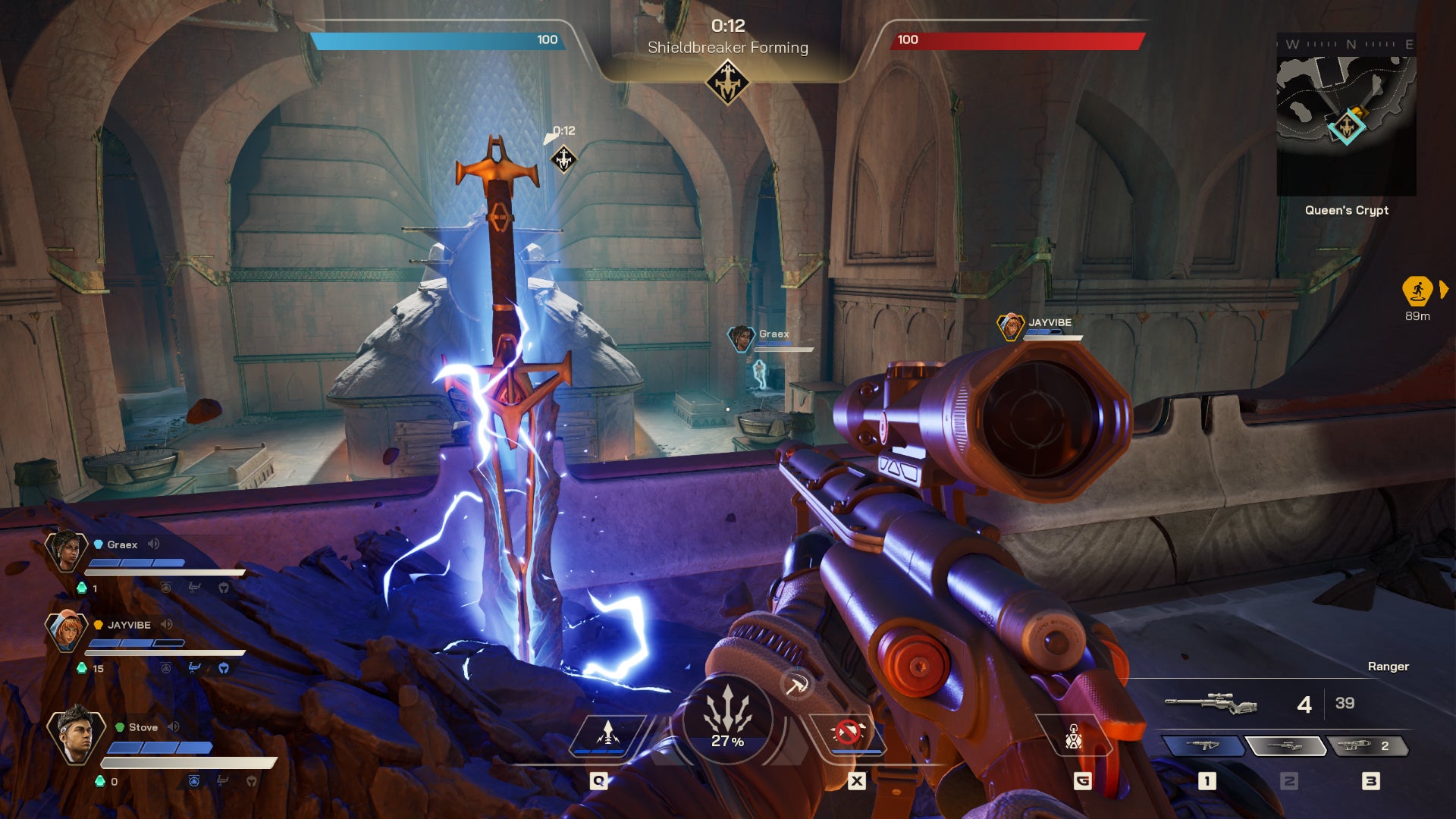
Task: Click Stove's highlighted teleporter gadget icon
Action: coord(193,780)
